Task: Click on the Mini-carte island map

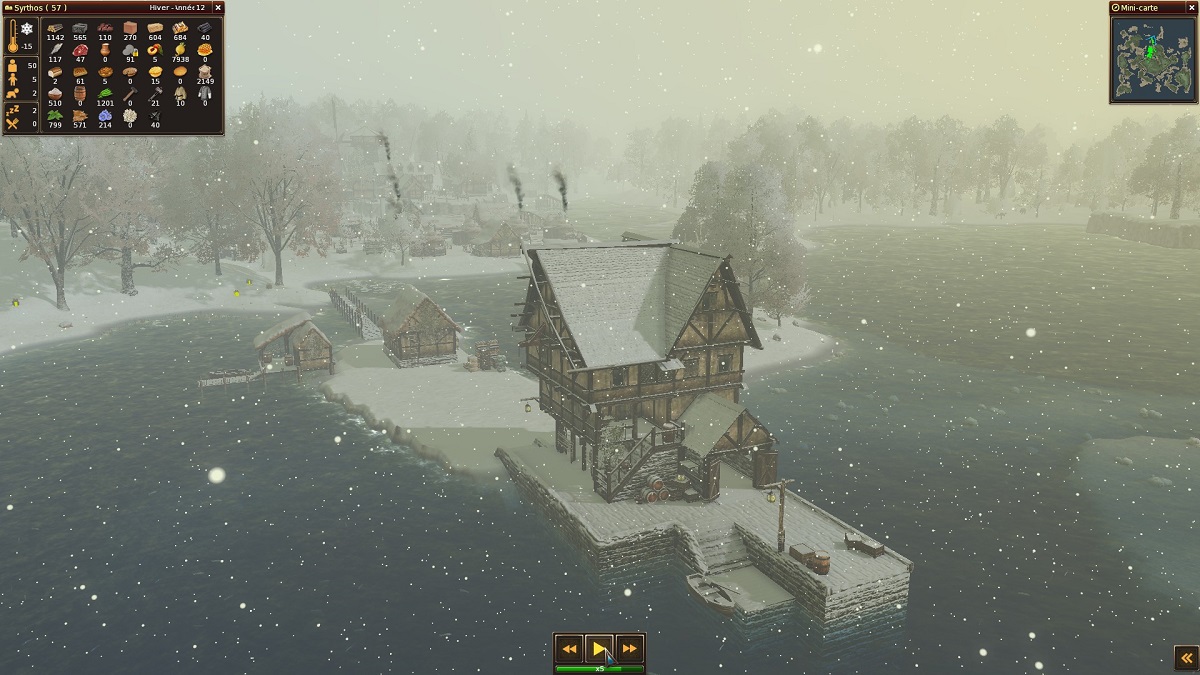Action: coord(1153,58)
